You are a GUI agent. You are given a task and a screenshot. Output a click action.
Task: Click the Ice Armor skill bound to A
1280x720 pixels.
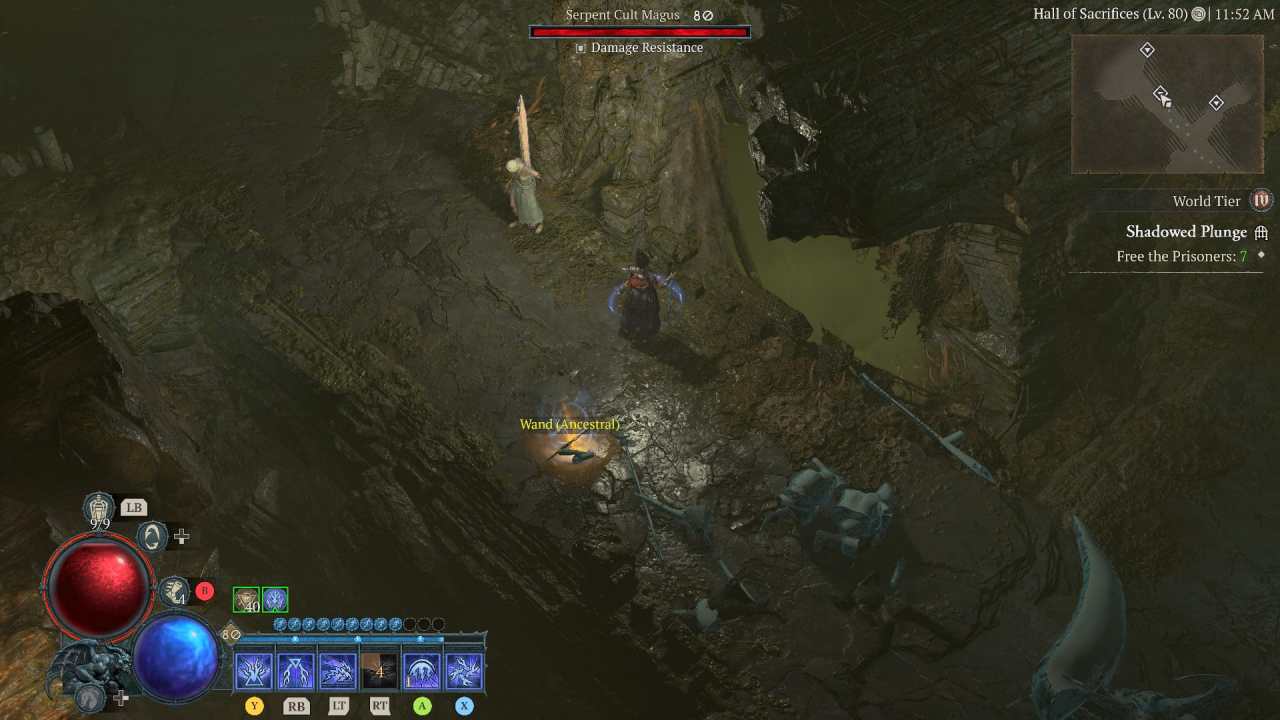[421, 668]
